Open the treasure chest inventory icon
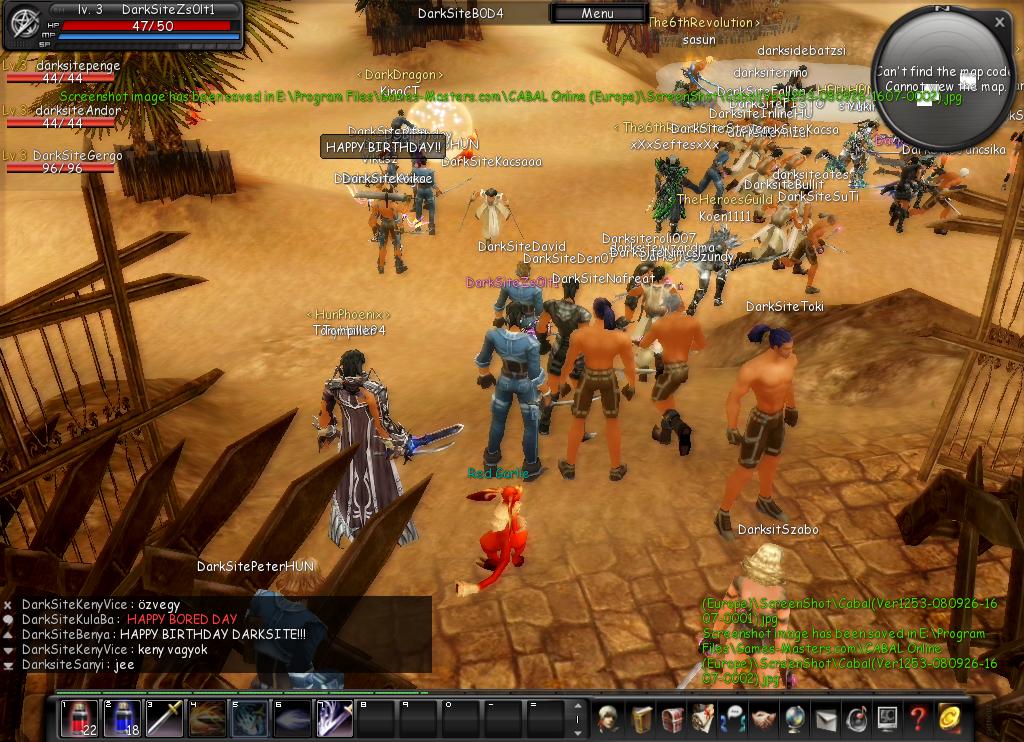Screen dimensions: 1024x742 (671, 718)
